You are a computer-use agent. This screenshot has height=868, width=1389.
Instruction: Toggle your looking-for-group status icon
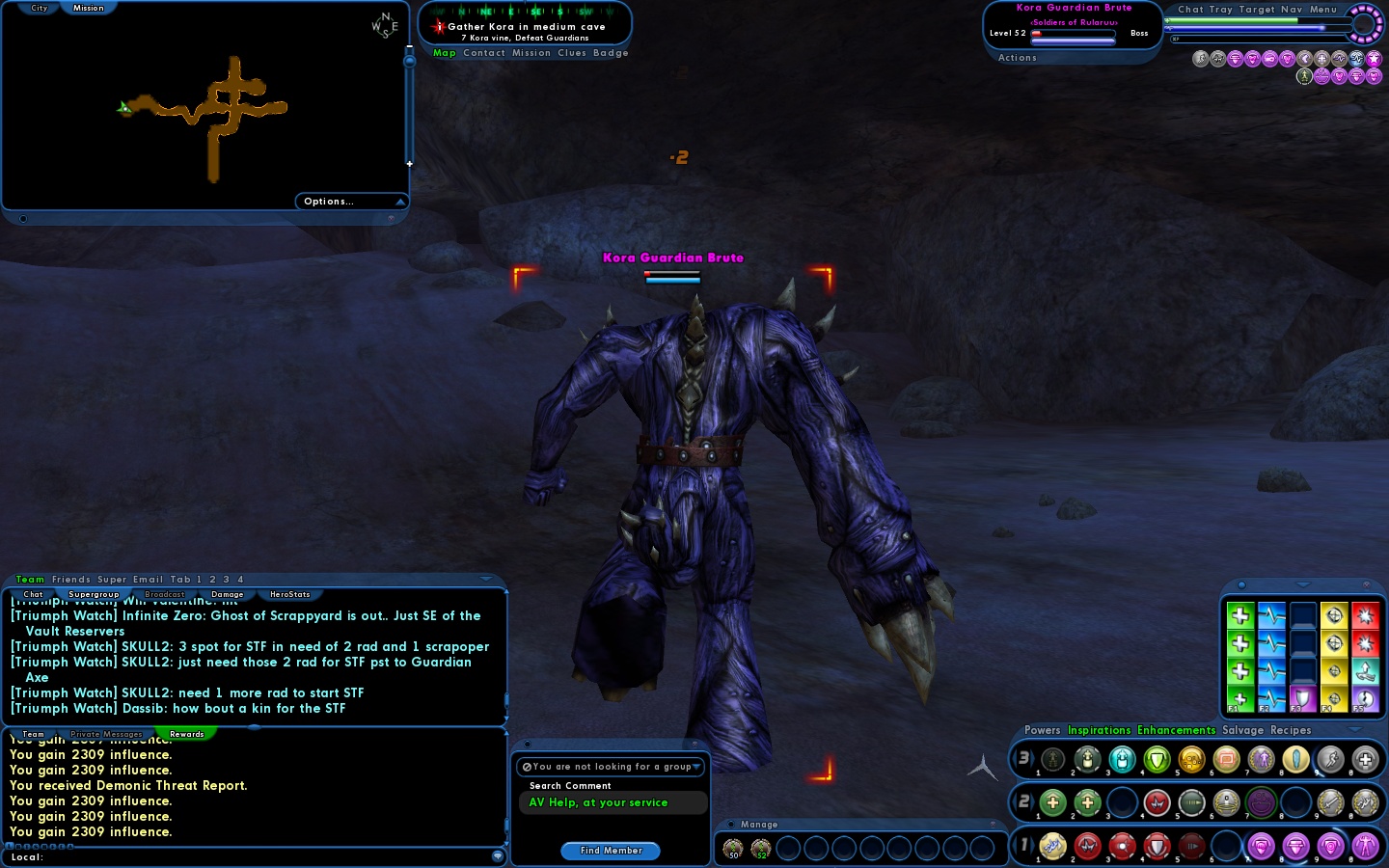(526, 767)
